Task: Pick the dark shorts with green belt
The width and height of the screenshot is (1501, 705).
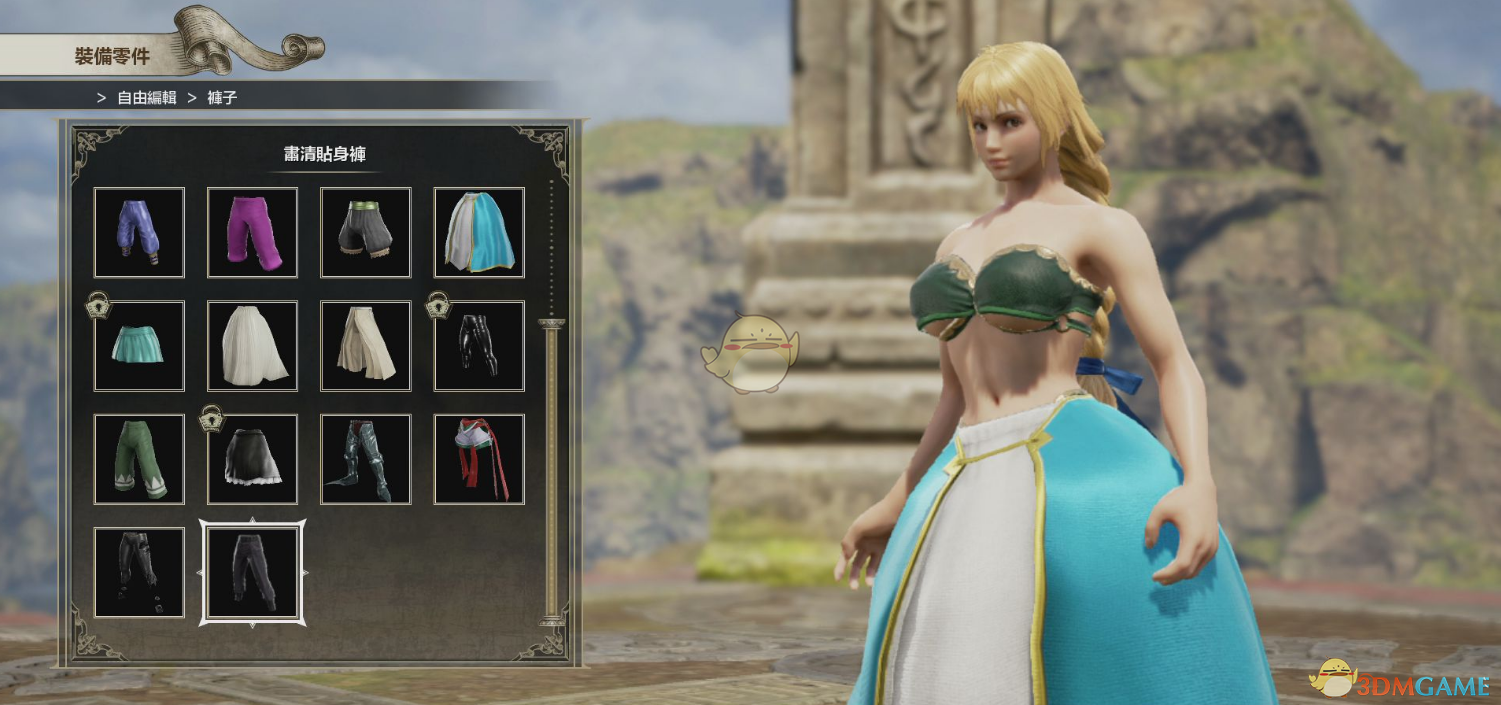Action: 365,232
